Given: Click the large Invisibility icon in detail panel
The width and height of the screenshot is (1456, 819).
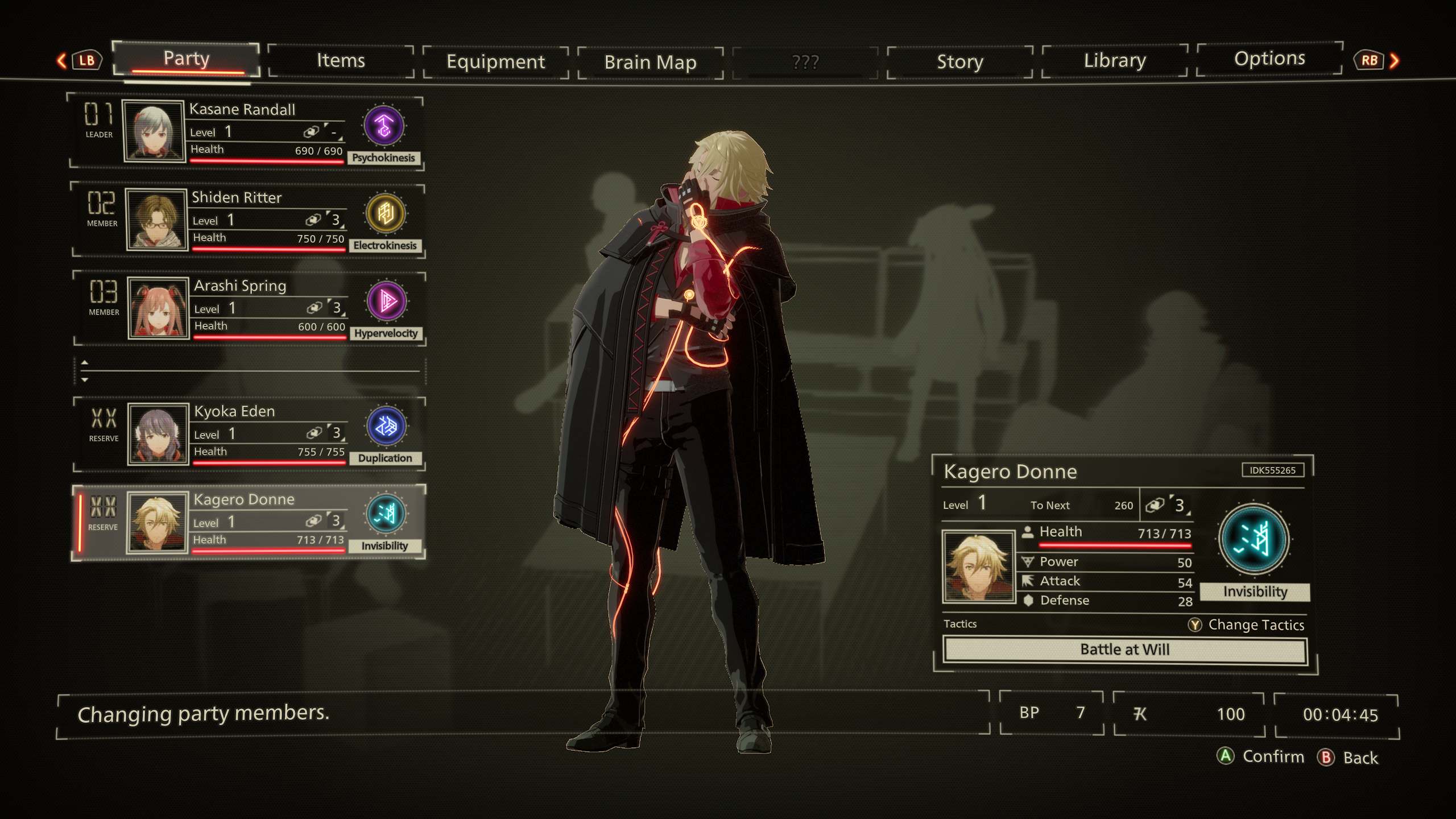Looking at the screenshot, I should [x=1254, y=540].
